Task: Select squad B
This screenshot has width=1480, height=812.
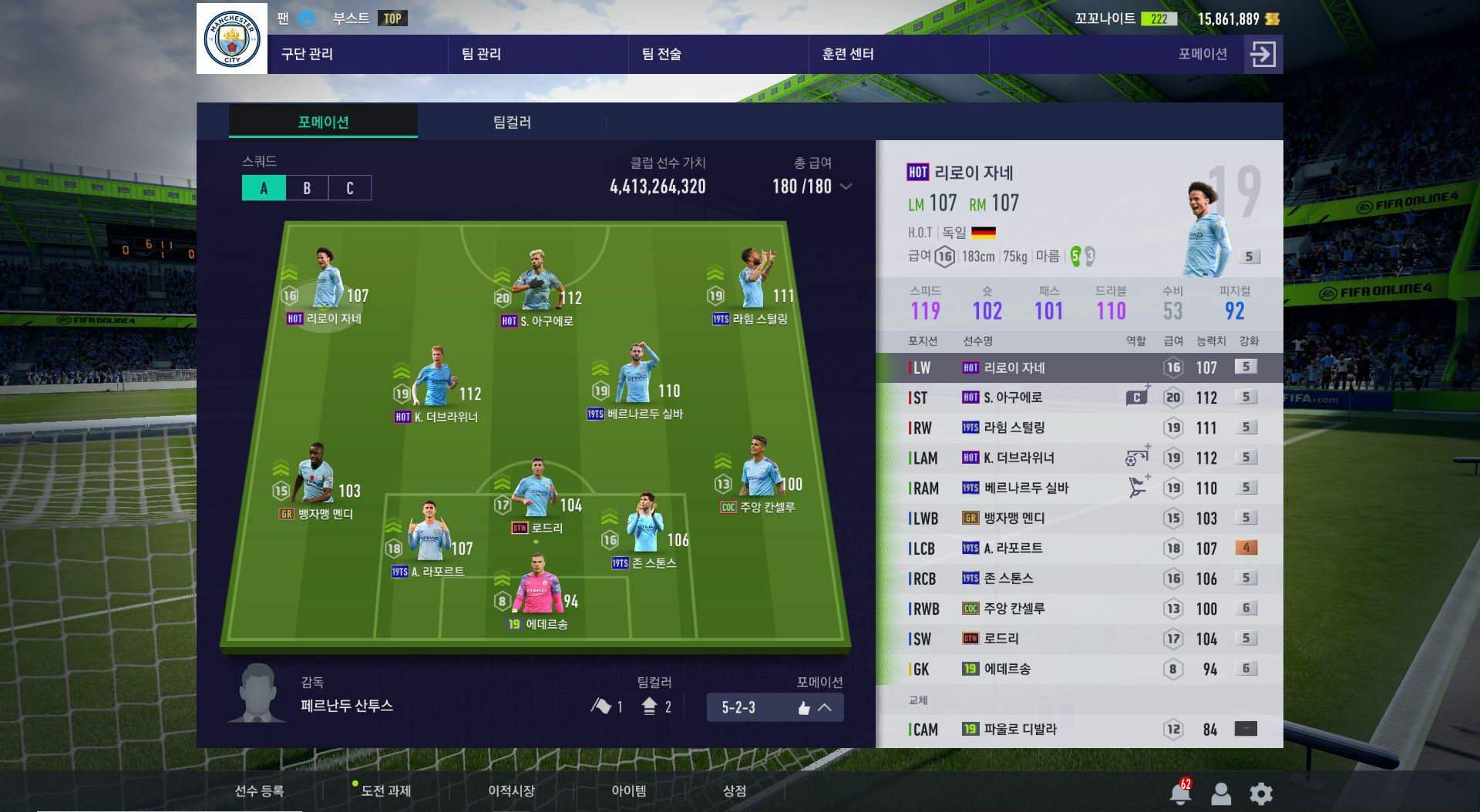Action: 307,188
